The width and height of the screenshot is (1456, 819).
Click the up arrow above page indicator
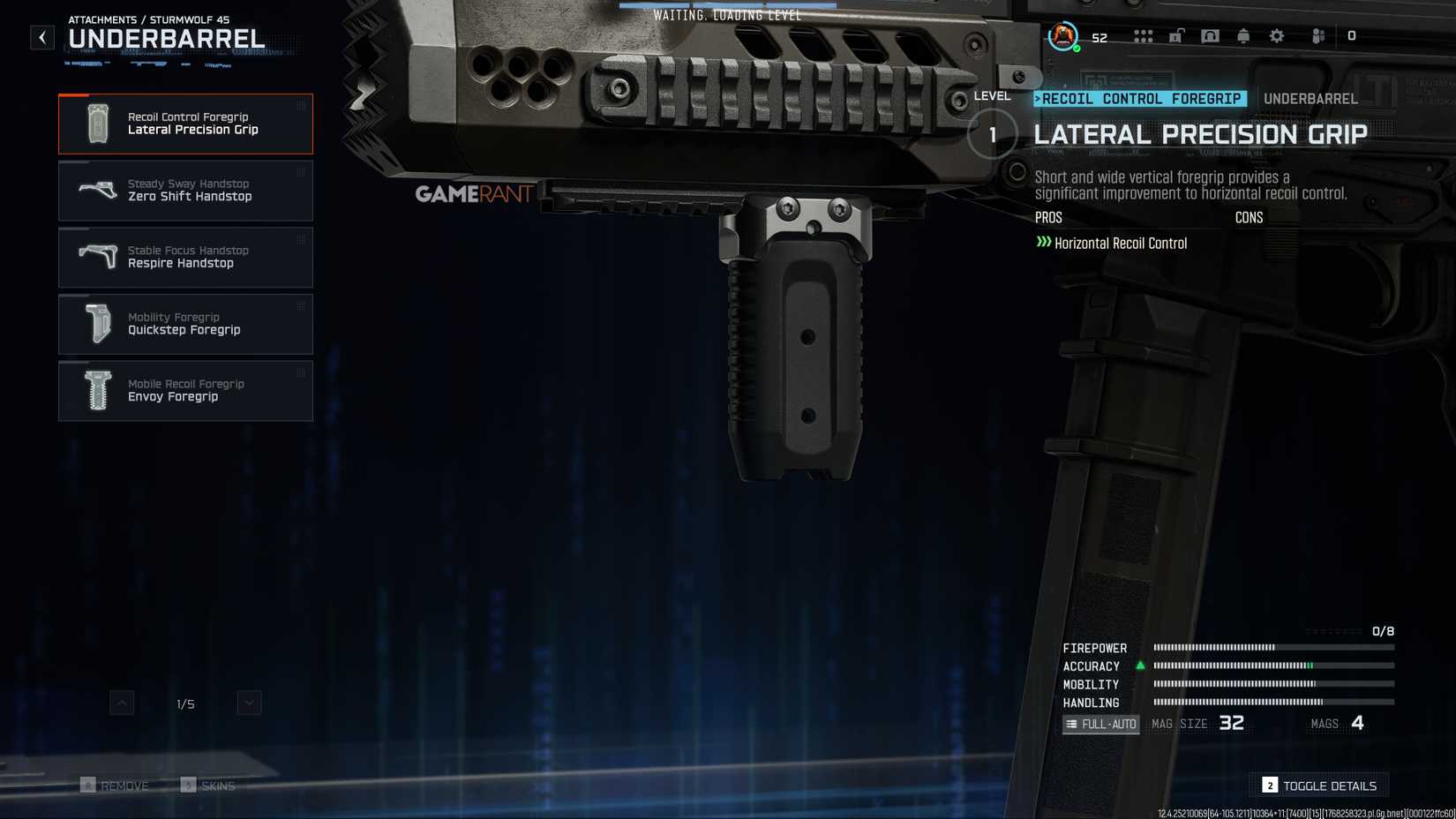tap(122, 703)
